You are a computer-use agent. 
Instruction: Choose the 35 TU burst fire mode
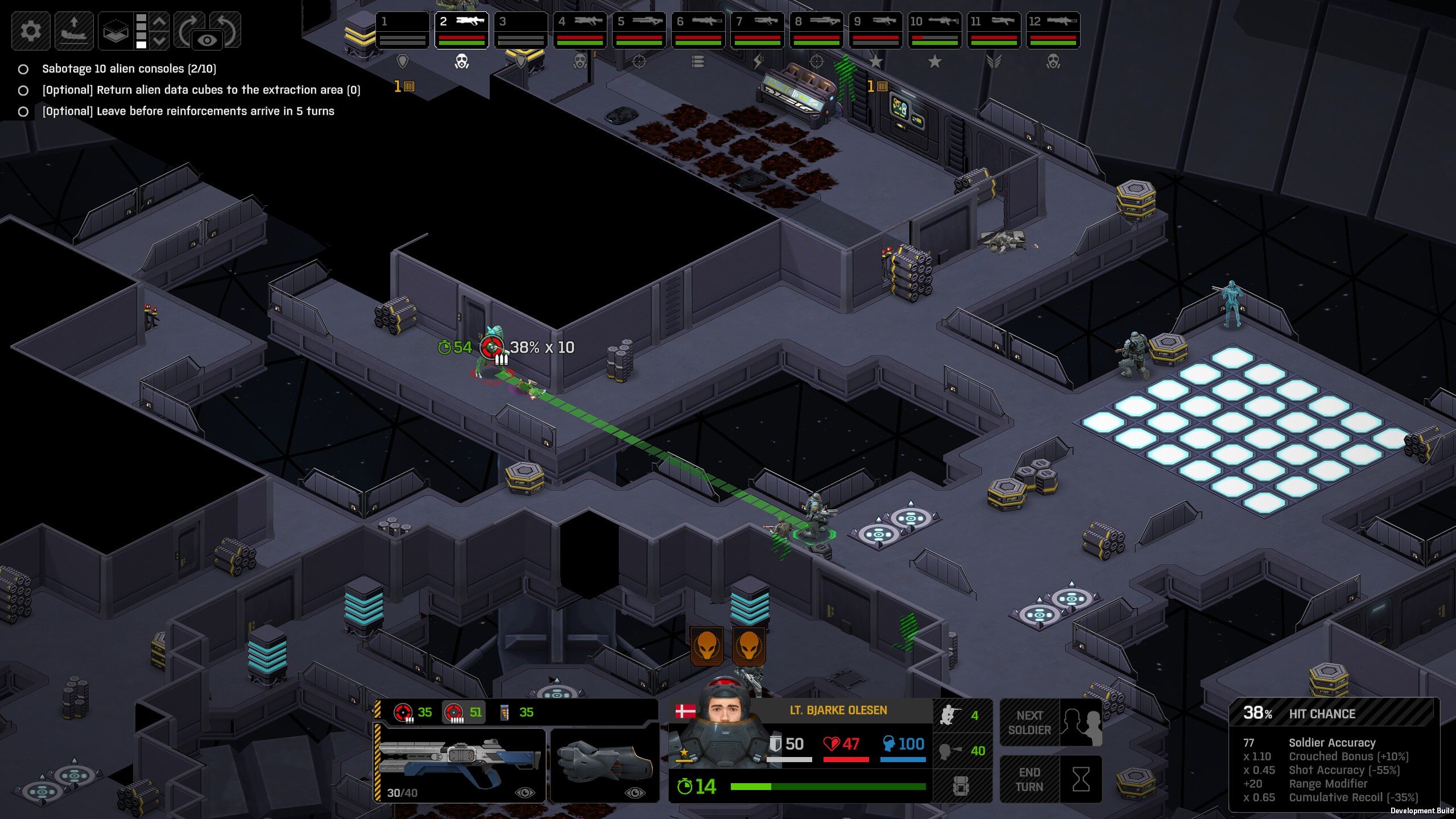(x=413, y=712)
